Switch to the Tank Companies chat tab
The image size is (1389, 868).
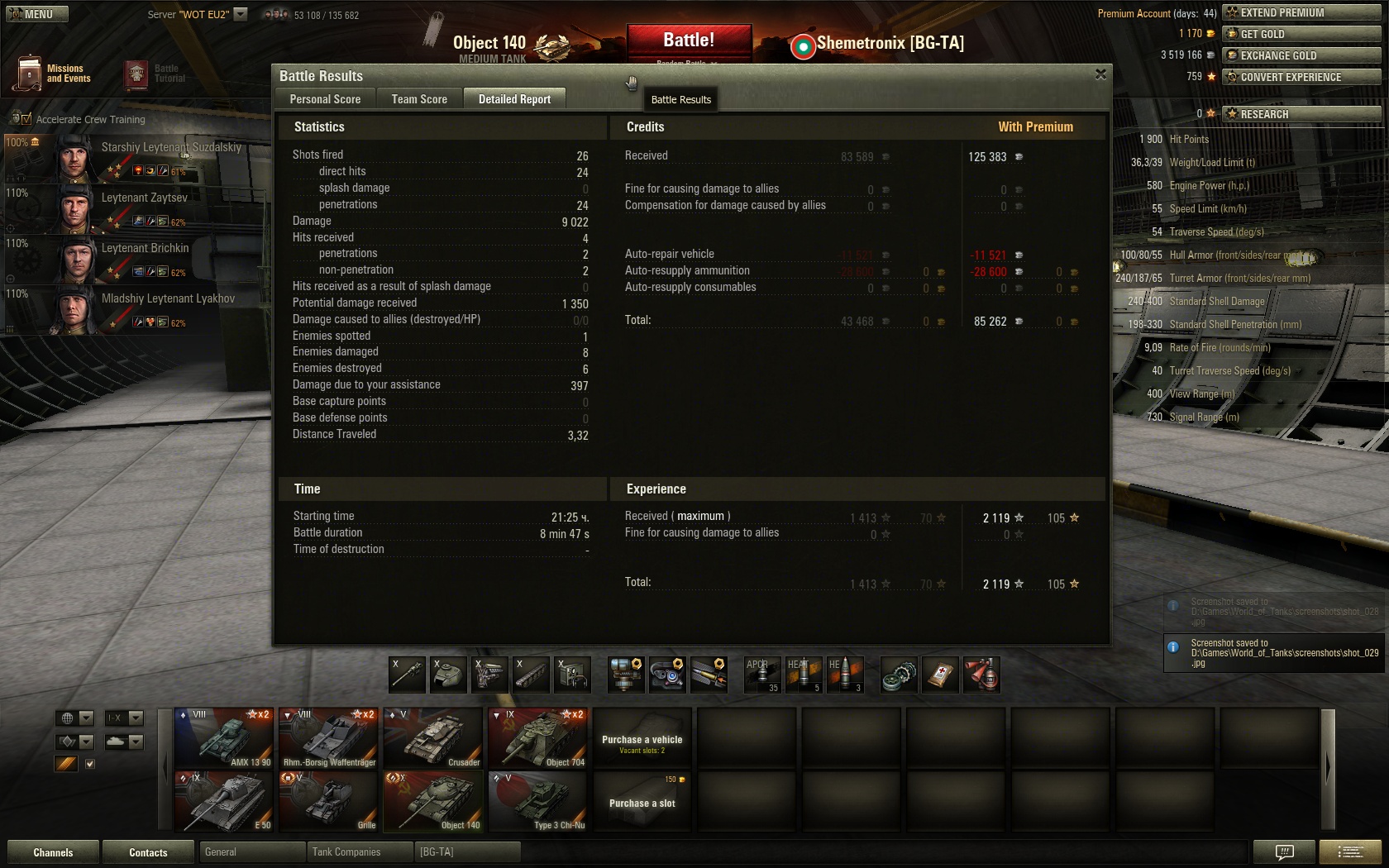click(347, 852)
